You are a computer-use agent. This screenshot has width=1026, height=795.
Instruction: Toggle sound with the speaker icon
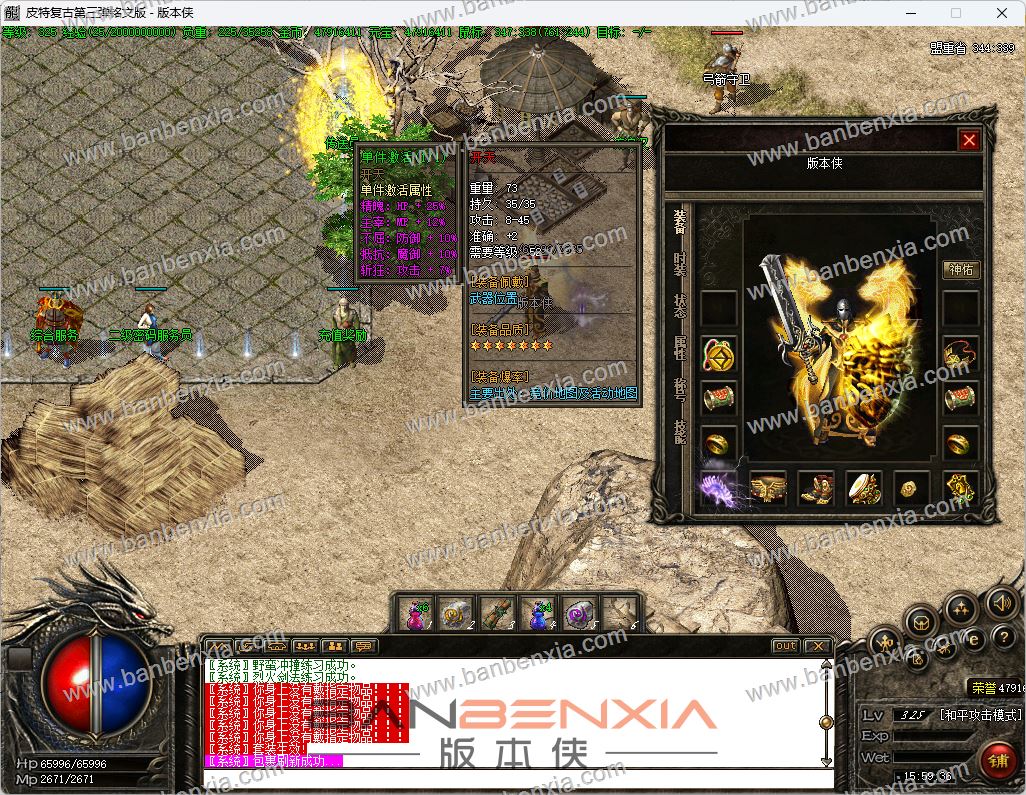tap(1001, 602)
